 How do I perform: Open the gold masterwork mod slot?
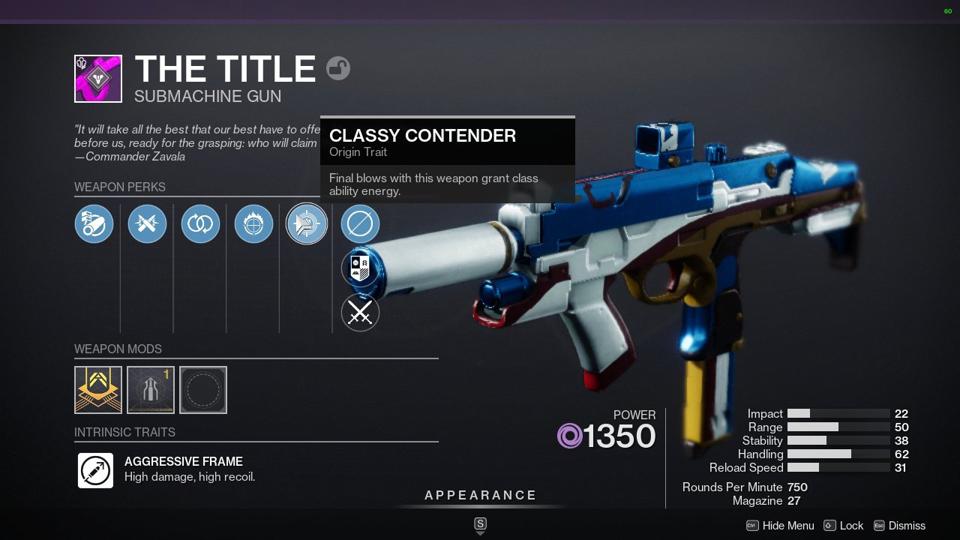tap(98, 390)
